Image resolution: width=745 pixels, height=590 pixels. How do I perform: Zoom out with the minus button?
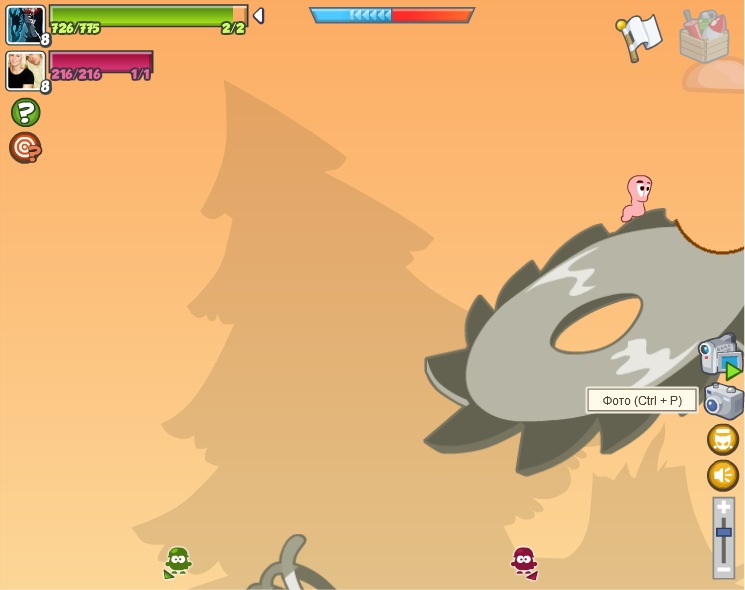coord(724,569)
